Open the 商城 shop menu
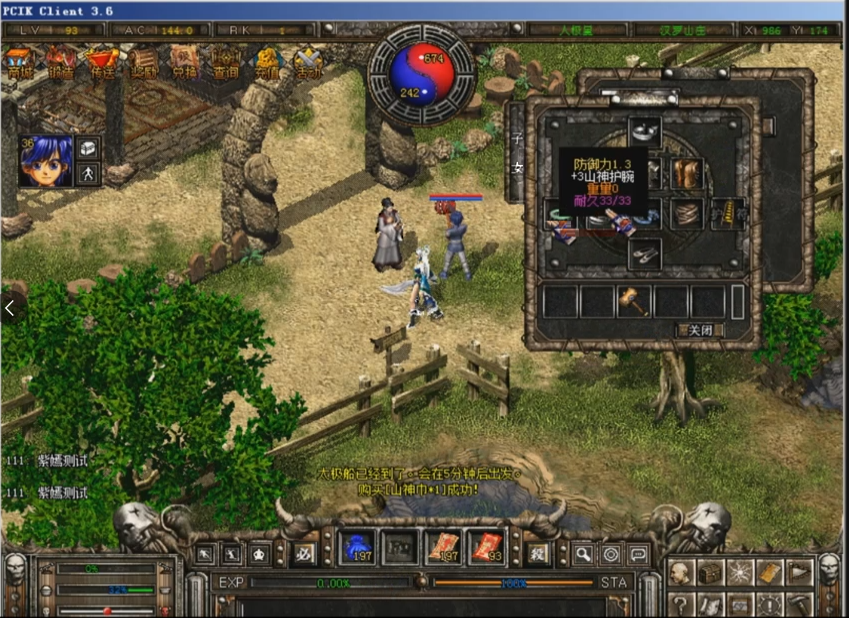The height and width of the screenshot is (618, 849). tap(19, 64)
